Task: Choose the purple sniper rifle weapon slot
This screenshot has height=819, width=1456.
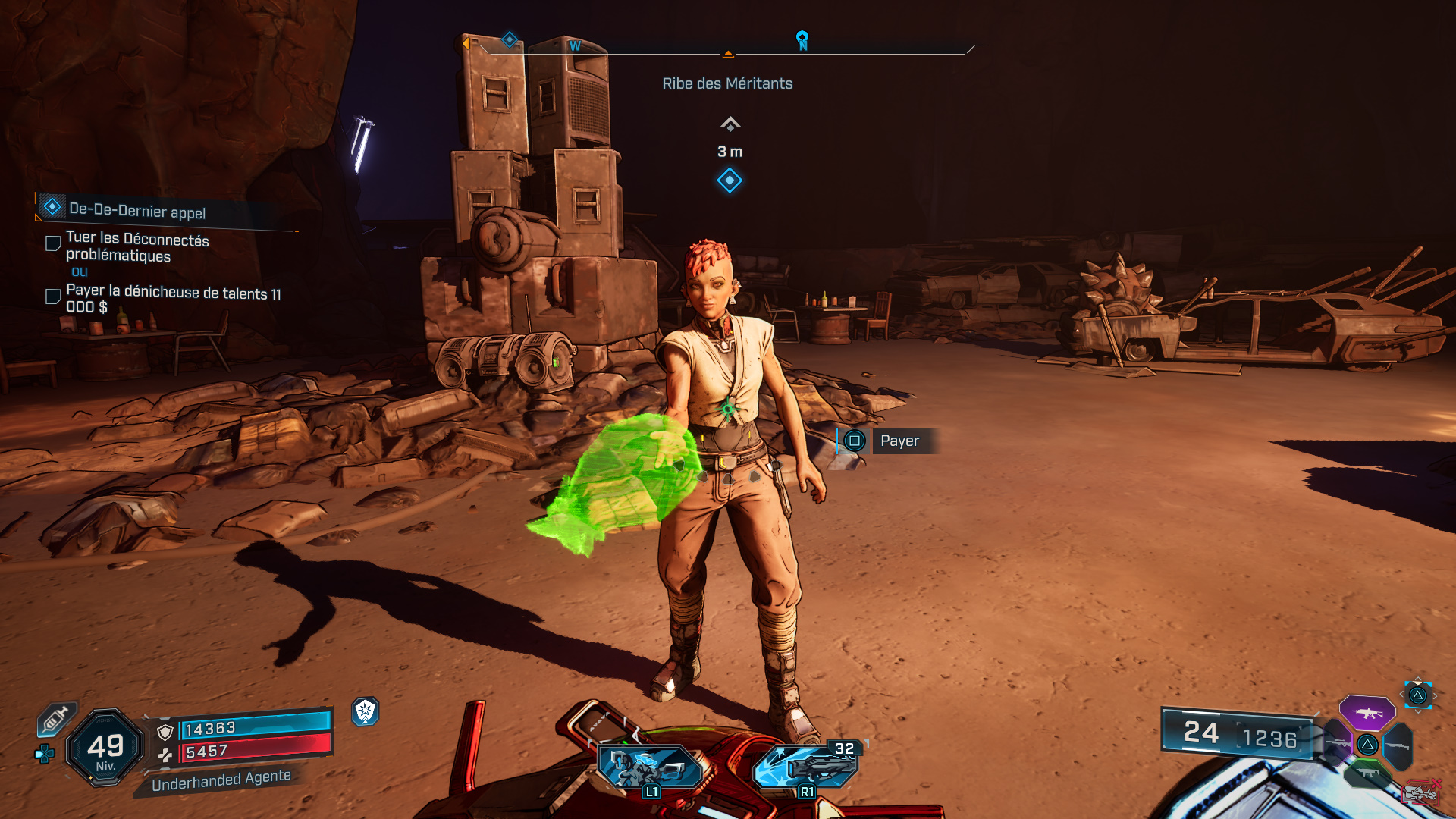Action: [1338, 743]
